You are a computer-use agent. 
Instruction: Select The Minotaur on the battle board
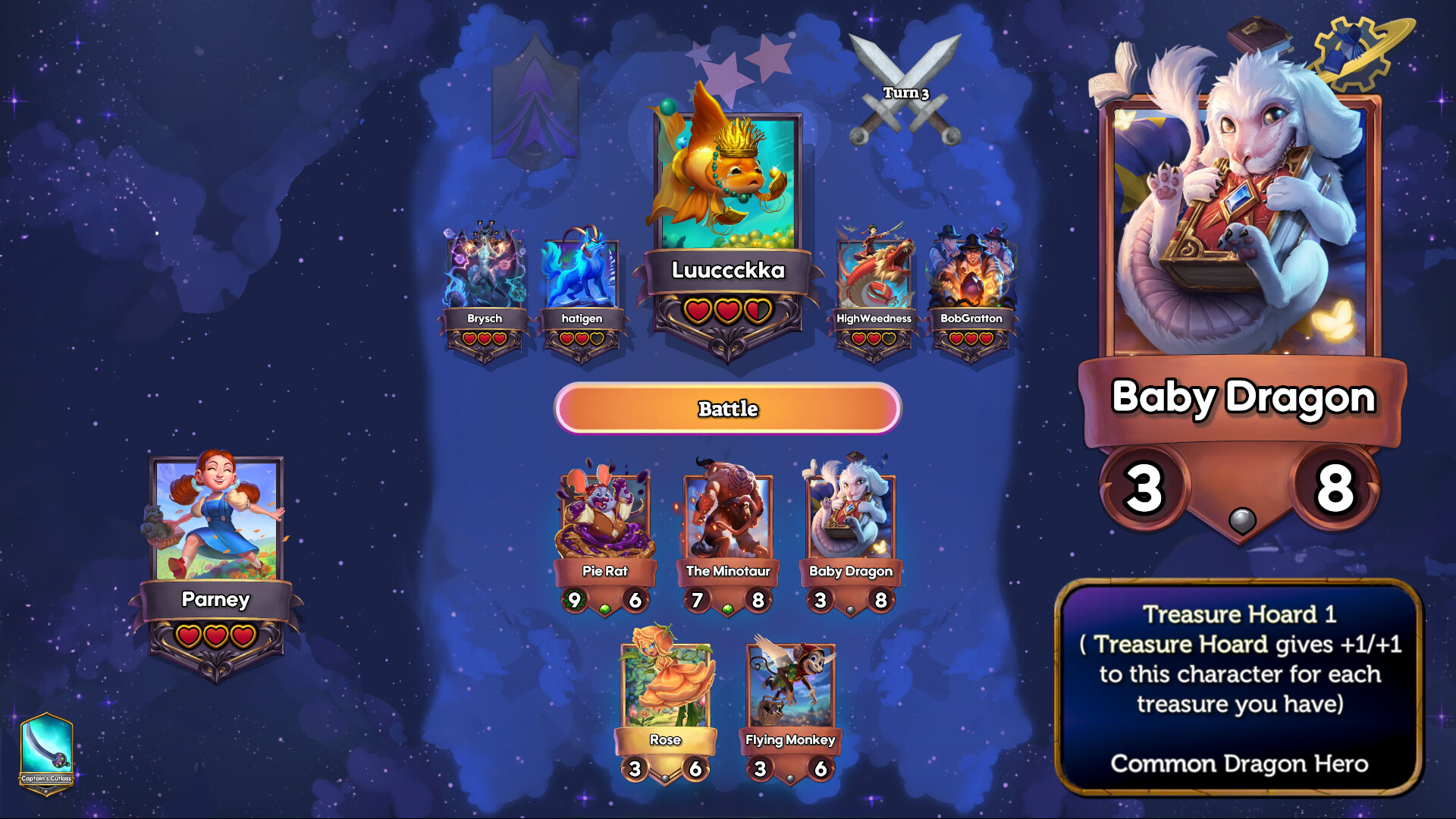click(728, 516)
